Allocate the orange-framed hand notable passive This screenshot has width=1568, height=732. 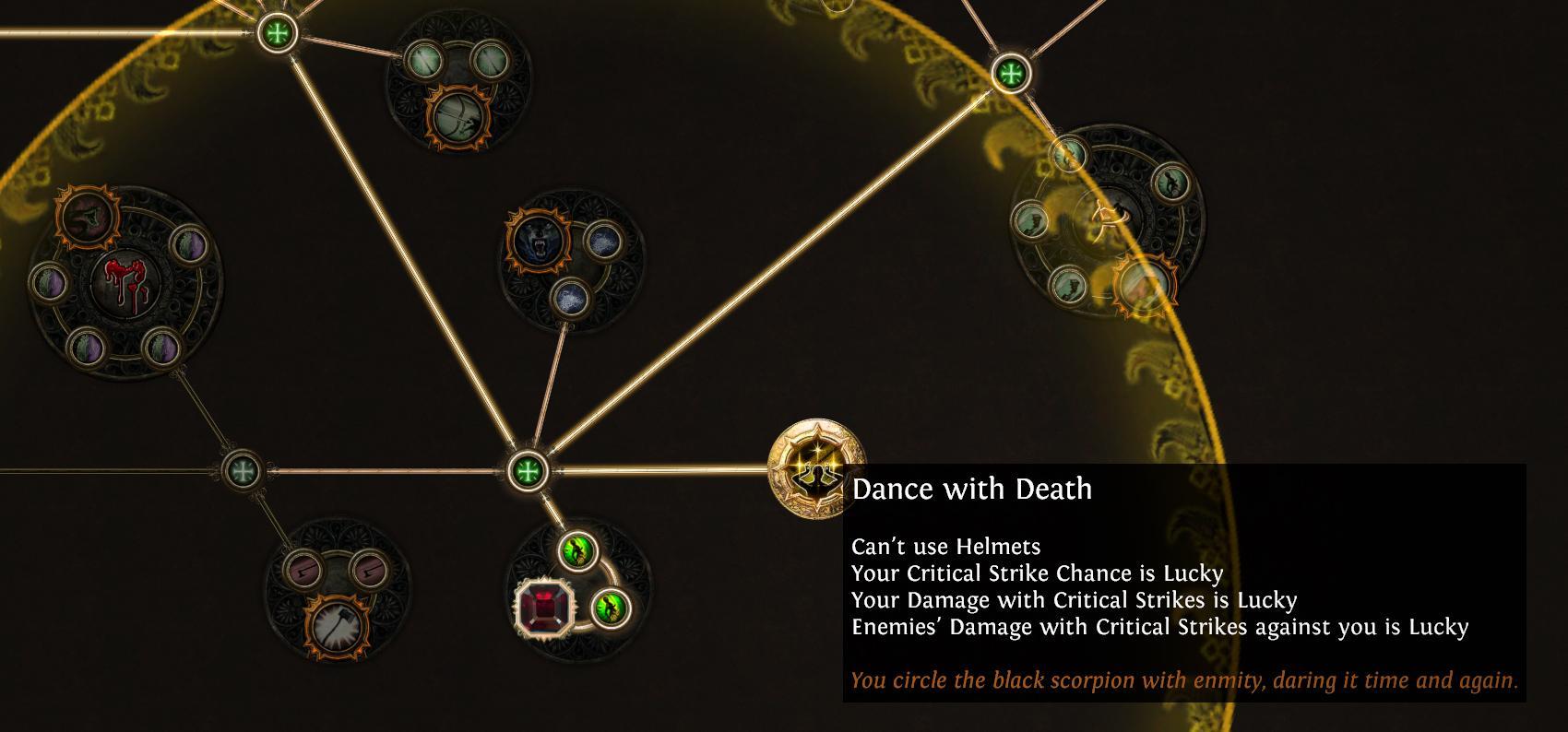(x=86, y=218)
